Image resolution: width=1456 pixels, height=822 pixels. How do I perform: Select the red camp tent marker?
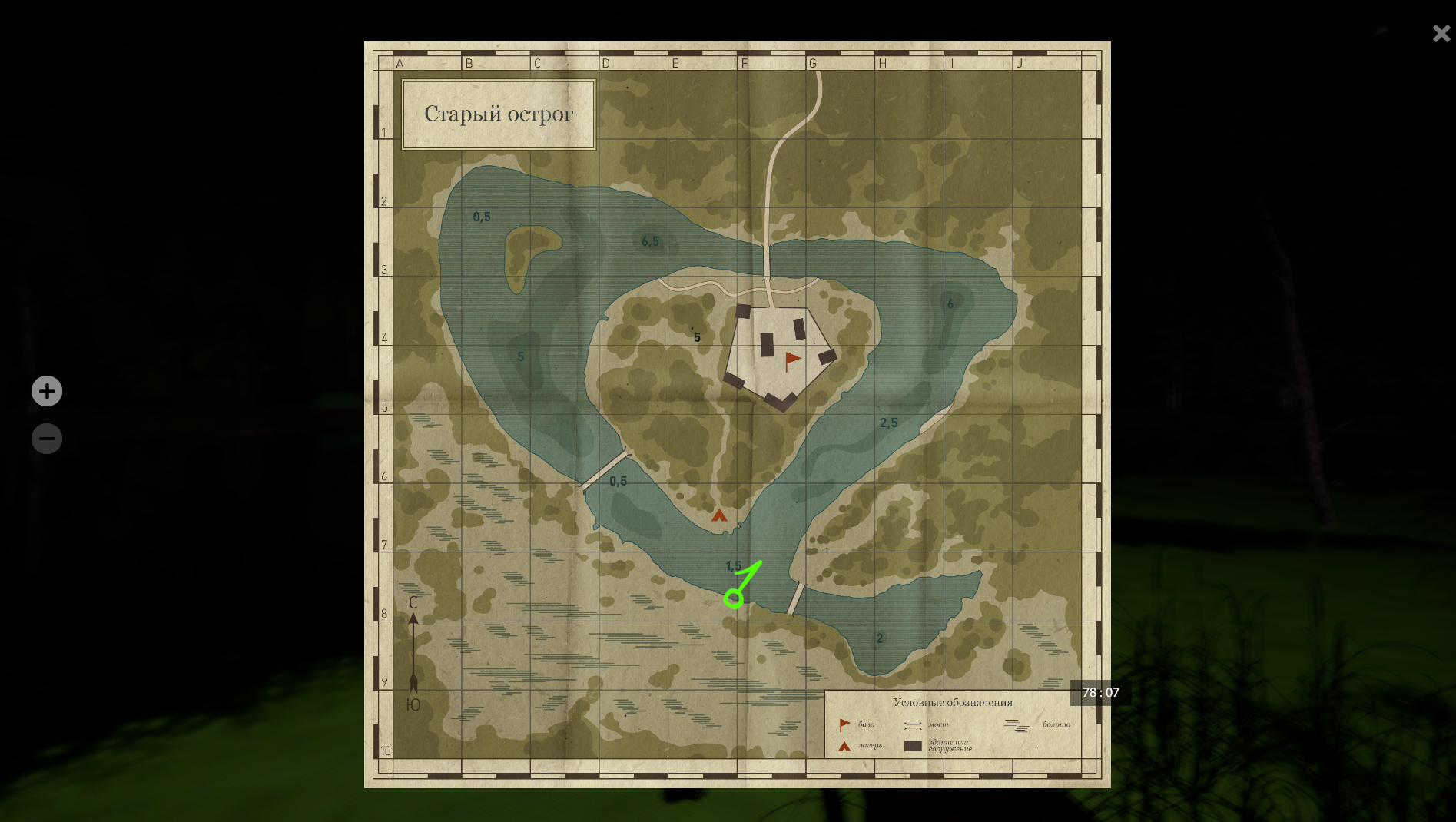[719, 515]
